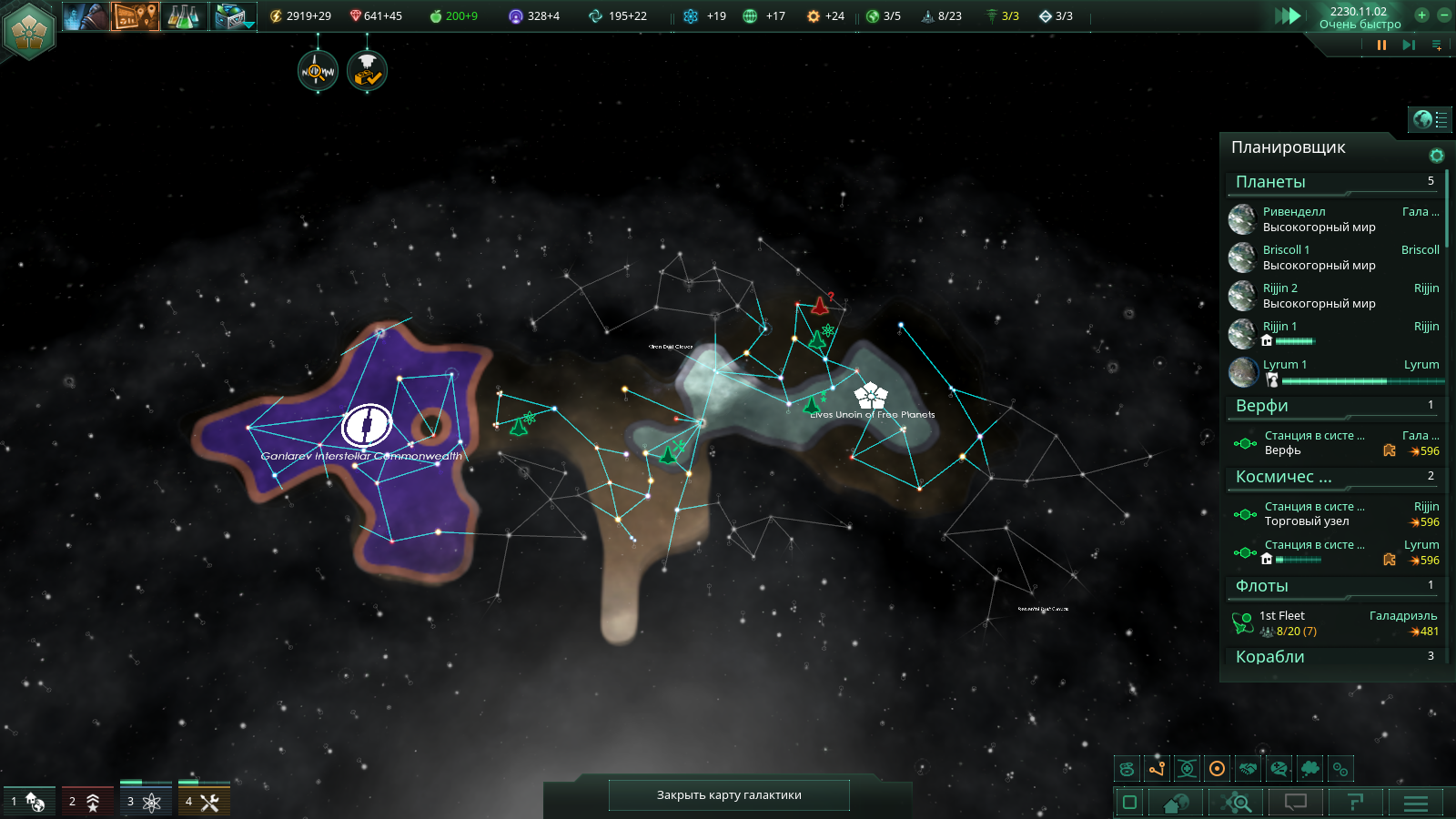The height and width of the screenshot is (819, 1456).
Task: Open the main menu three-lines button
Action: [x=1415, y=803]
